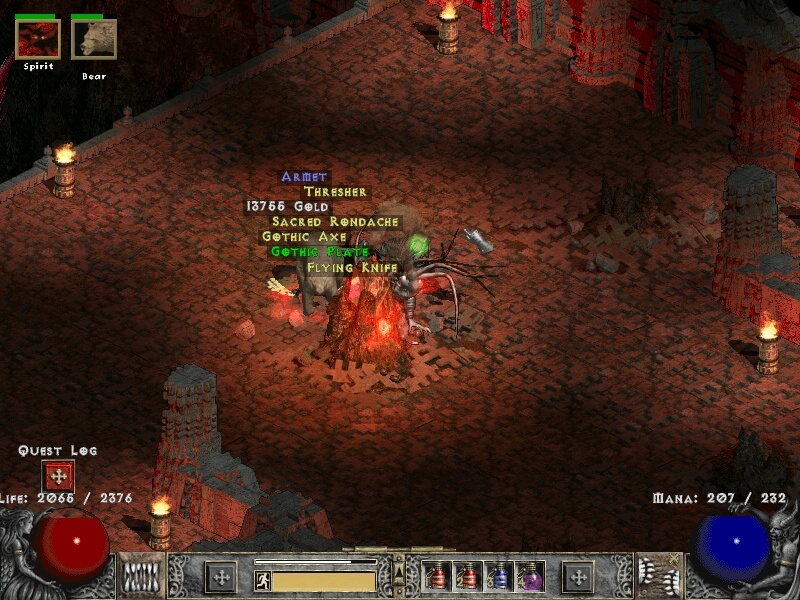
Task: Open the left attack skill with fangs icon
Action: (x=140, y=576)
